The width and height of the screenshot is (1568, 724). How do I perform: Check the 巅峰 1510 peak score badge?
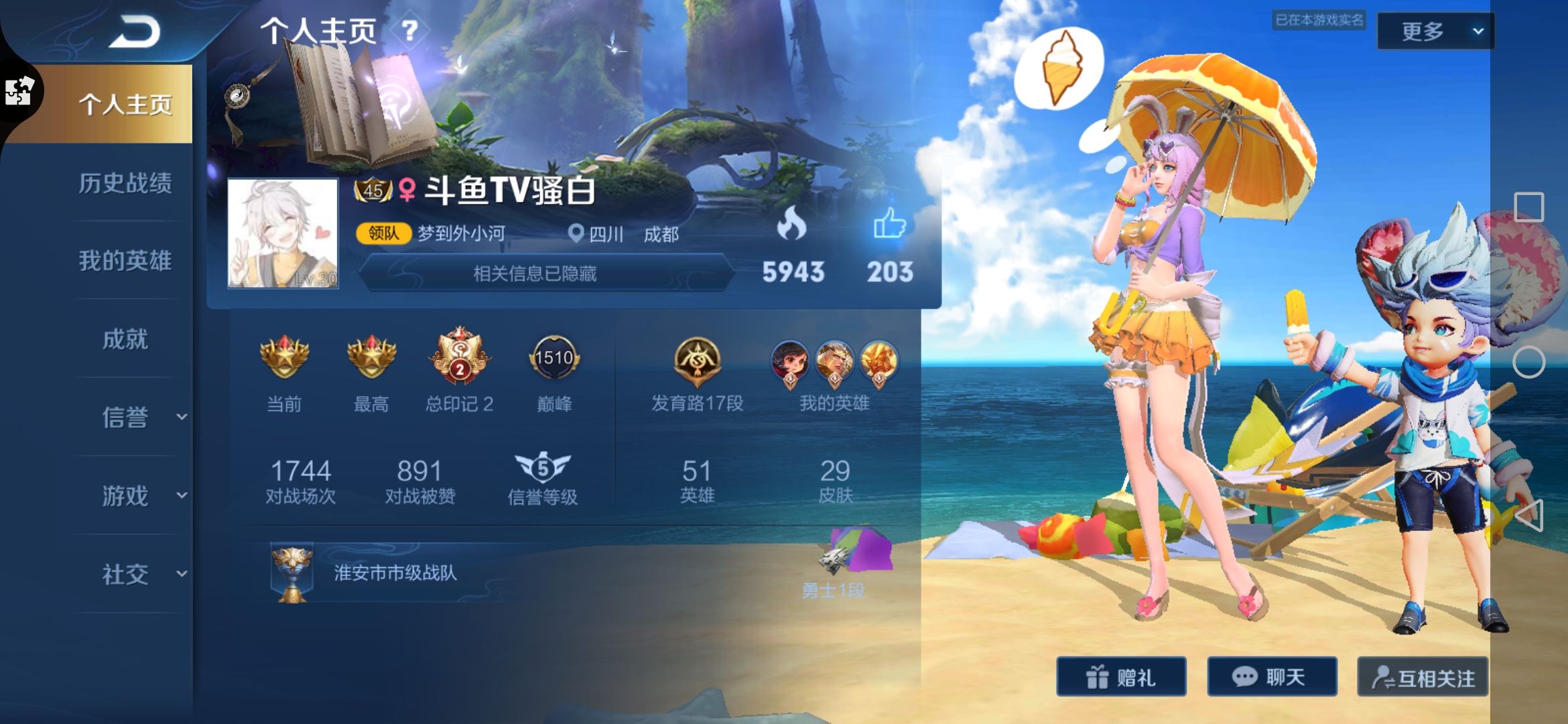click(x=554, y=359)
